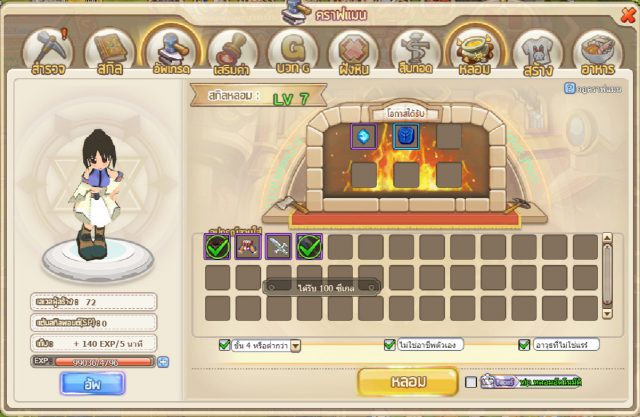Tick the empty checkbox beside the smelt button
This screenshot has width=640, height=417.
click(471, 382)
